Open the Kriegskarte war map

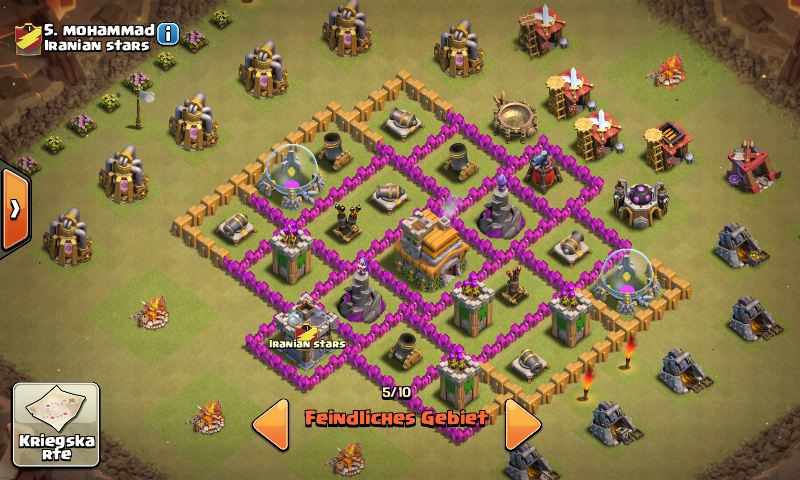(x=56, y=425)
